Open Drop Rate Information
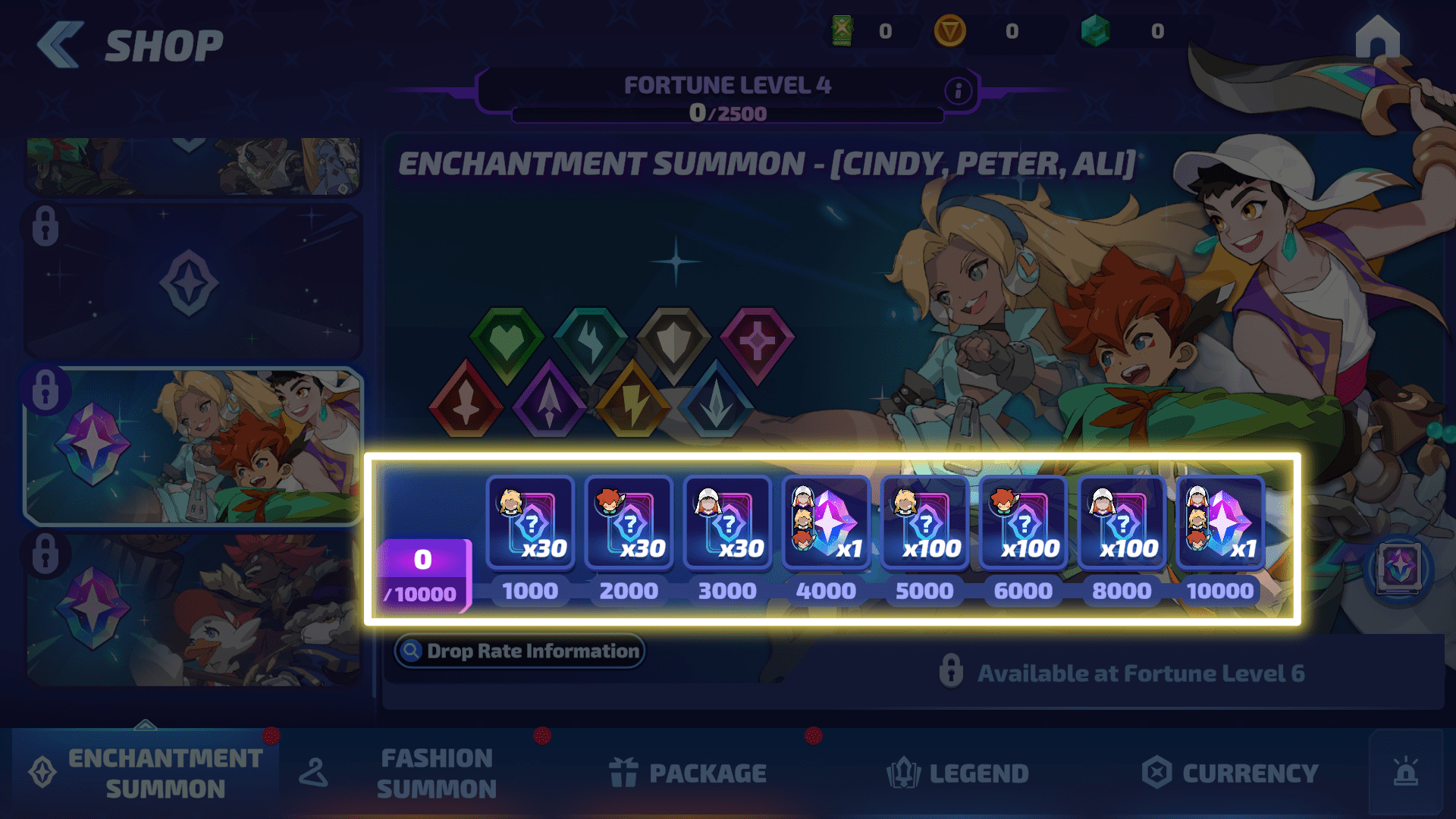 coord(520,651)
